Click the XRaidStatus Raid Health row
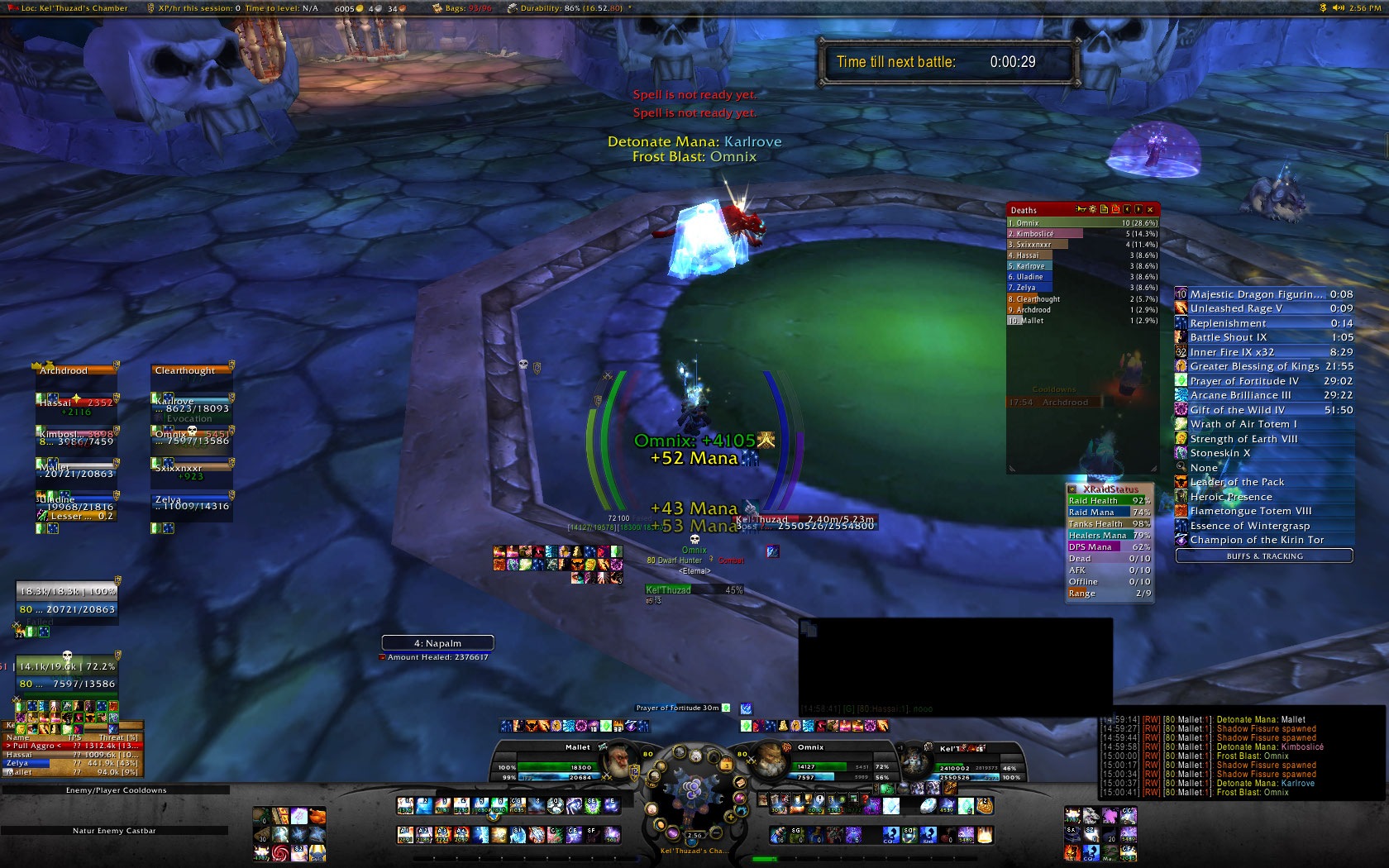The height and width of the screenshot is (868, 1389). pos(1109,501)
